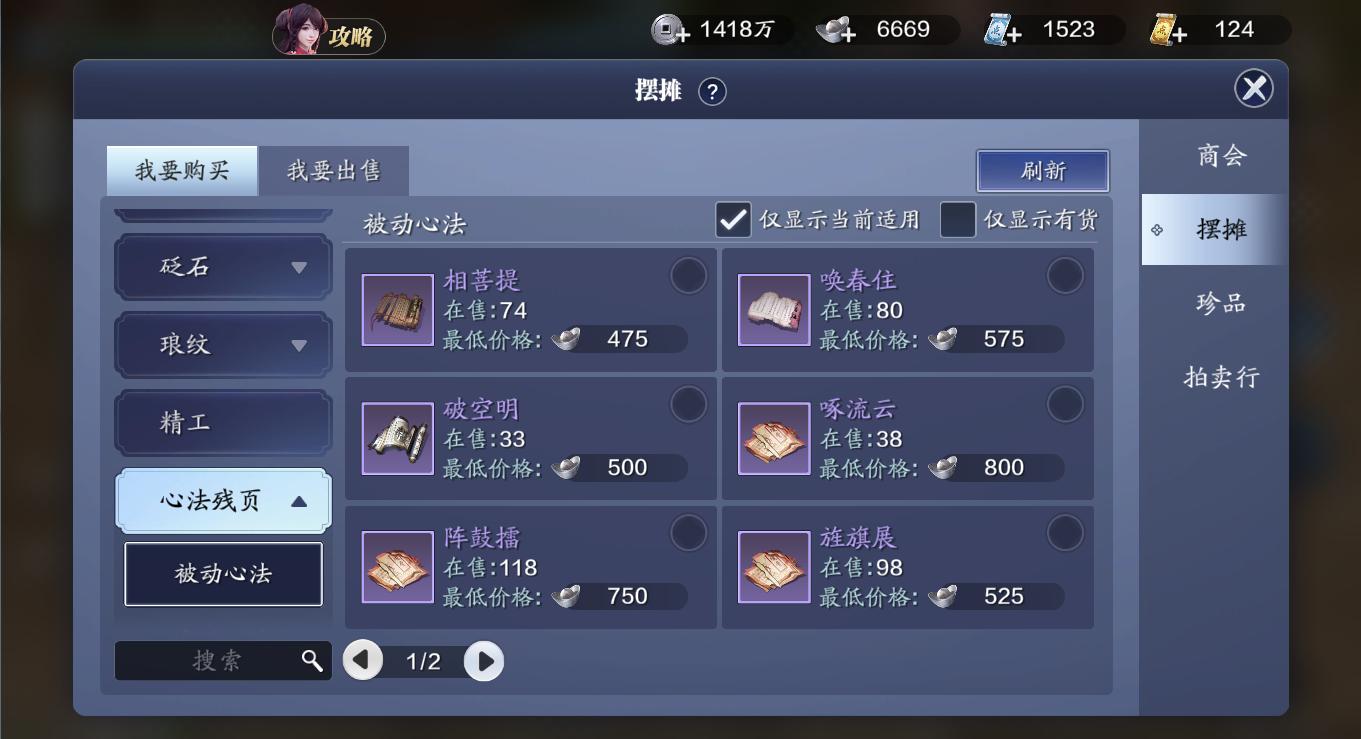Screen dimensions: 1361x739
Task: Click the magnifier icon in the search bar
Action: tap(312, 660)
